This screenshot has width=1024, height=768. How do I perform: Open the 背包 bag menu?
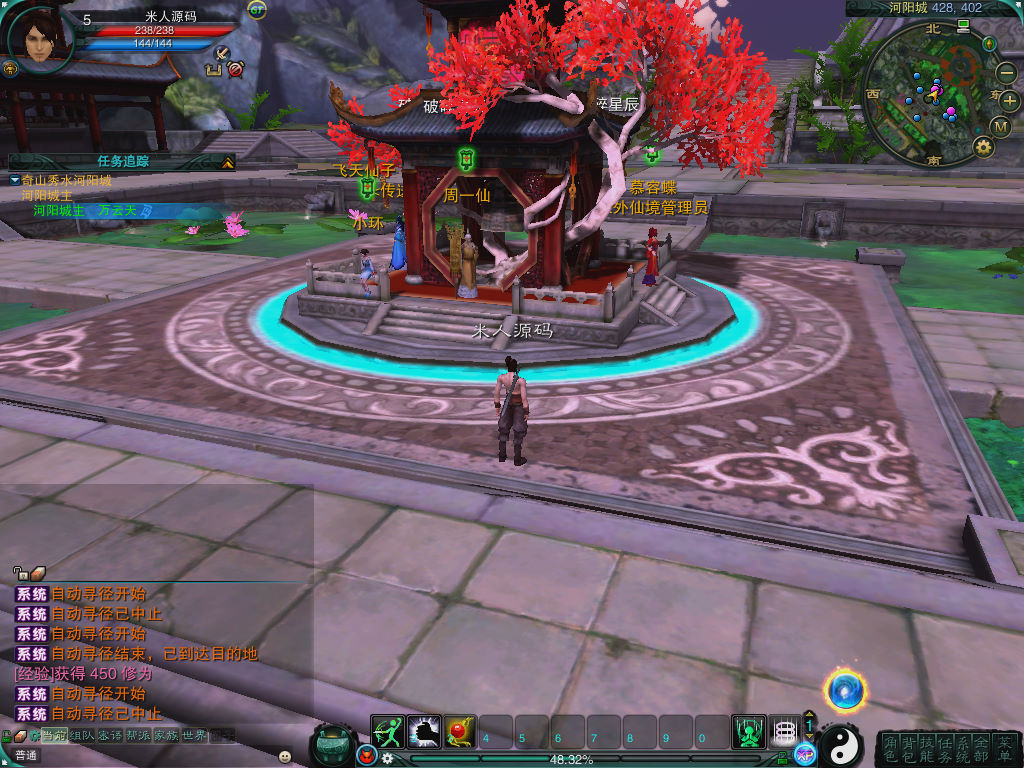pos(907,748)
